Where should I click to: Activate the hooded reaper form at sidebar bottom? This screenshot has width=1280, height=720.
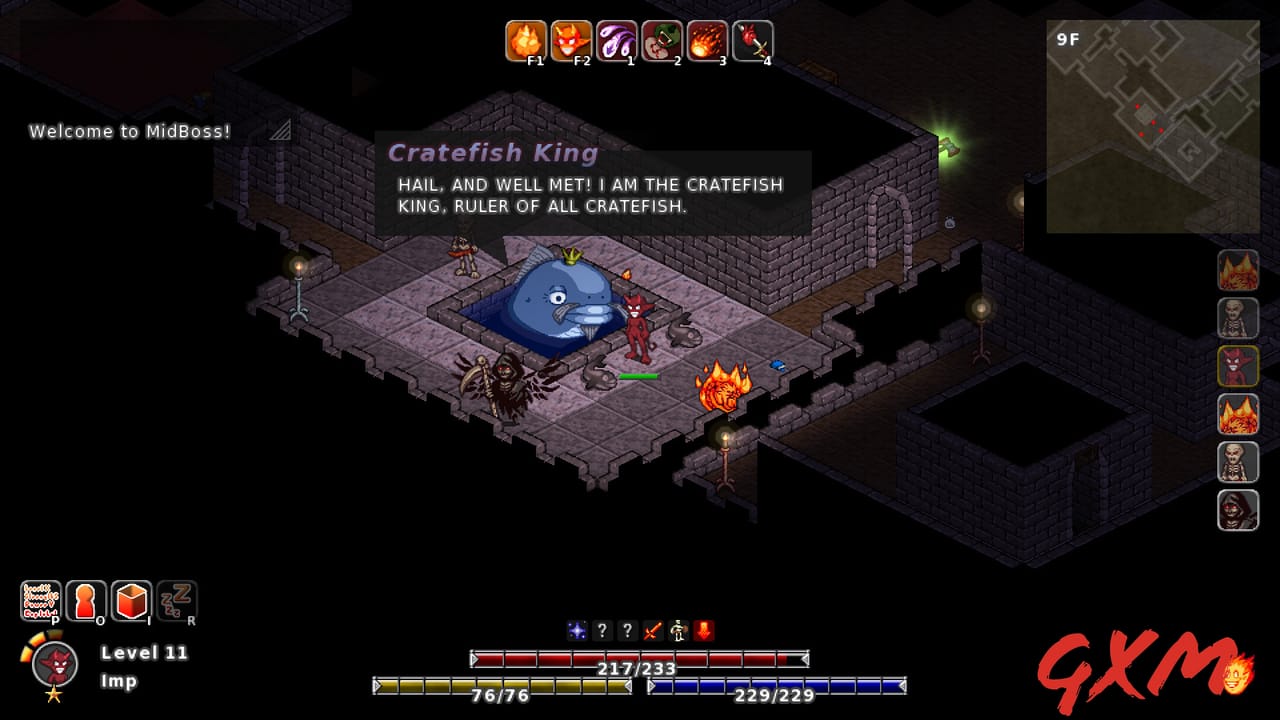[1237, 510]
